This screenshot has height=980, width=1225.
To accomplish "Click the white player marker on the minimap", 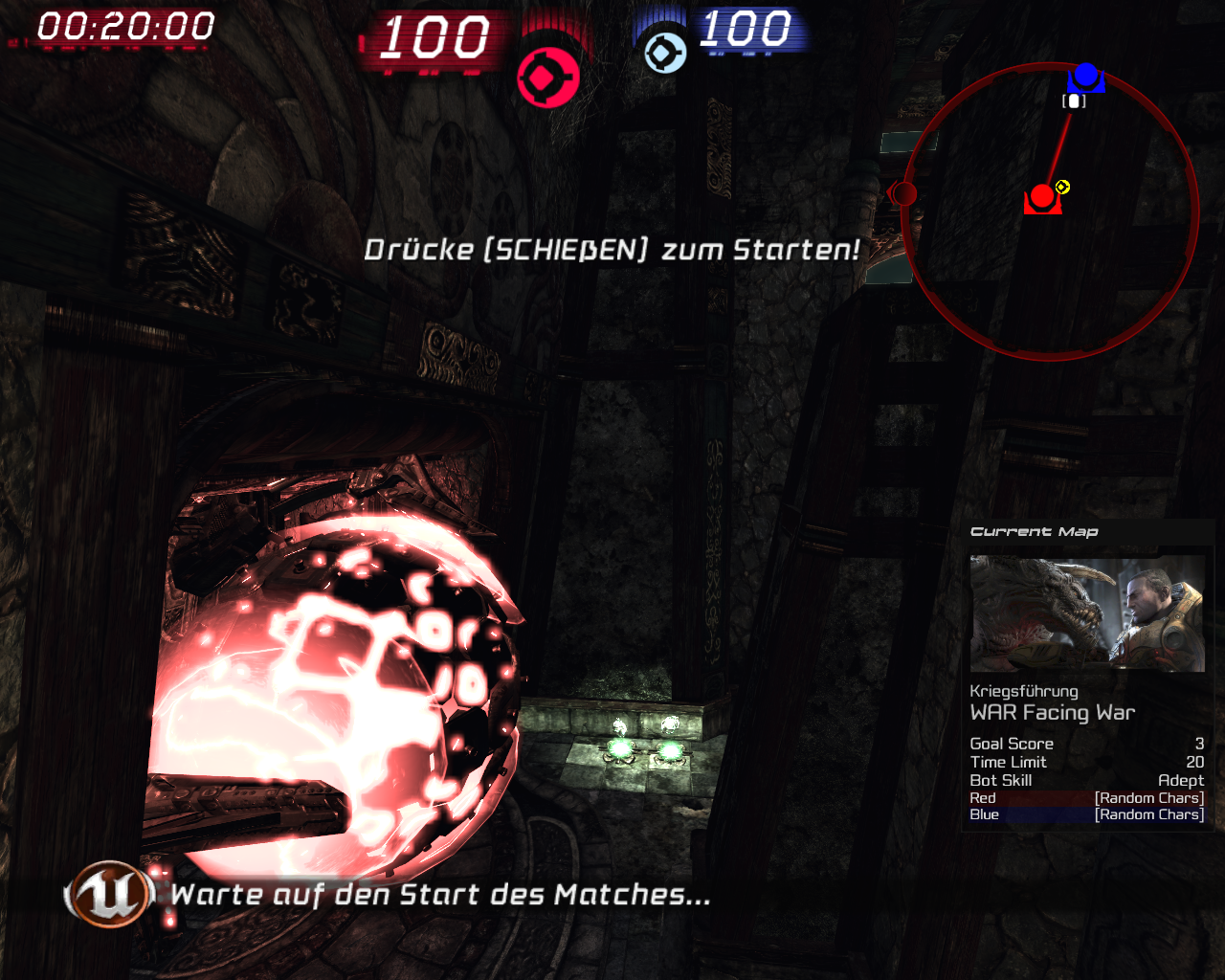I will (x=1074, y=100).
